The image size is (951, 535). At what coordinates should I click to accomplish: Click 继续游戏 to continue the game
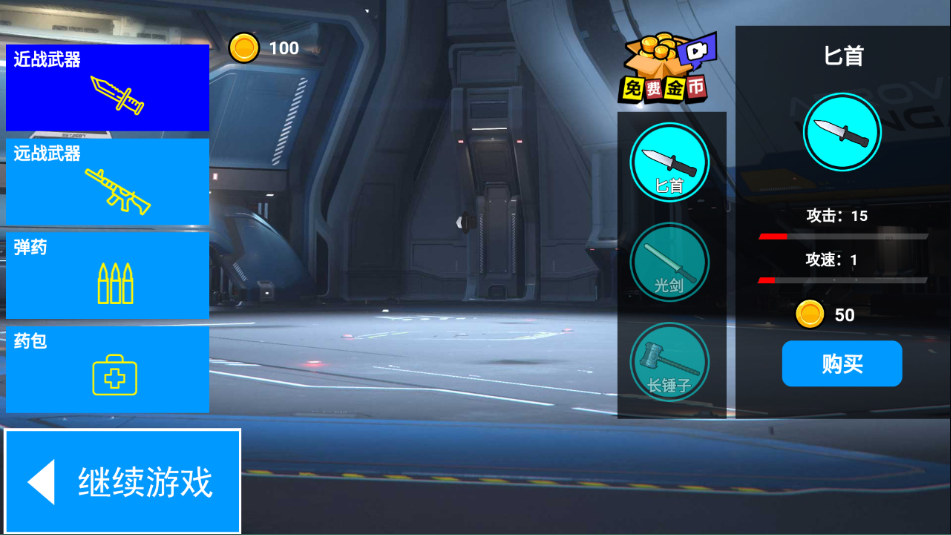point(123,481)
